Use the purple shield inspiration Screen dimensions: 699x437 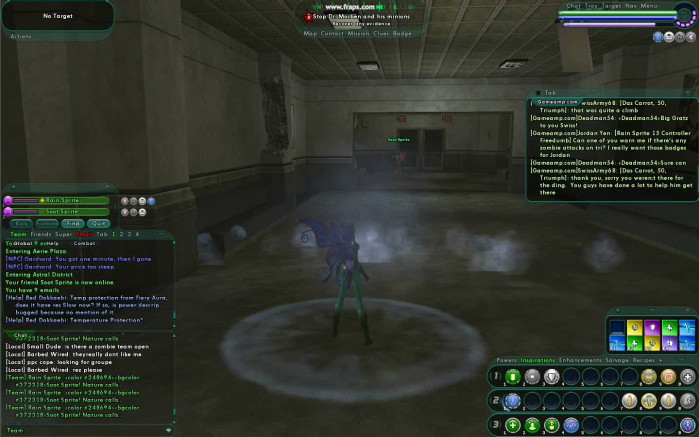pos(651,327)
